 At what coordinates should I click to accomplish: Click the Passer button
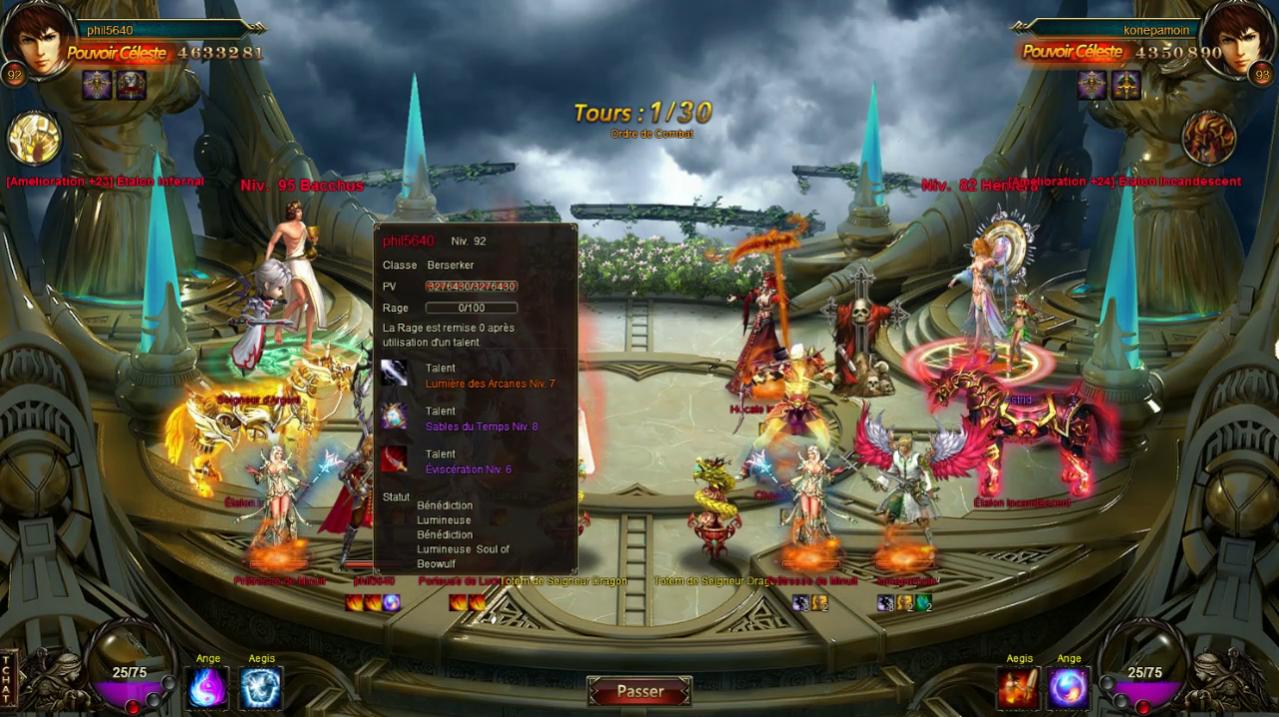pos(639,691)
